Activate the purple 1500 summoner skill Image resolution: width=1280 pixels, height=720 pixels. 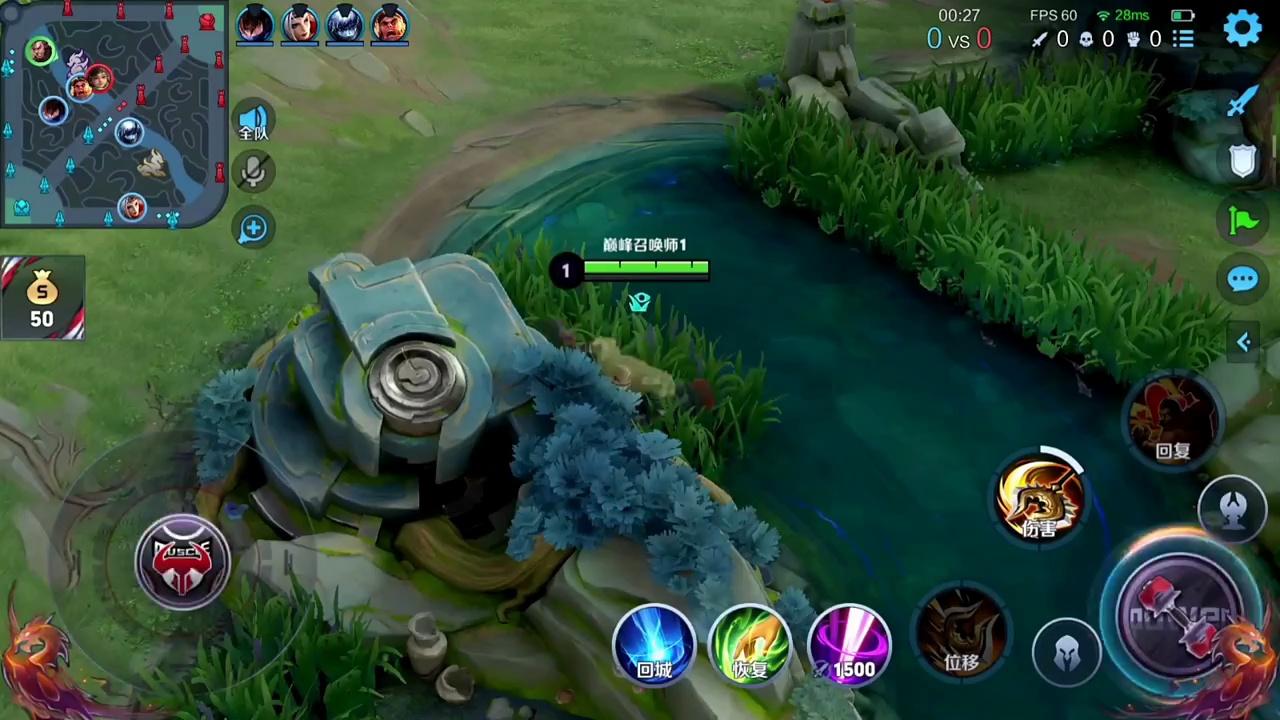[x=849, y=645]
